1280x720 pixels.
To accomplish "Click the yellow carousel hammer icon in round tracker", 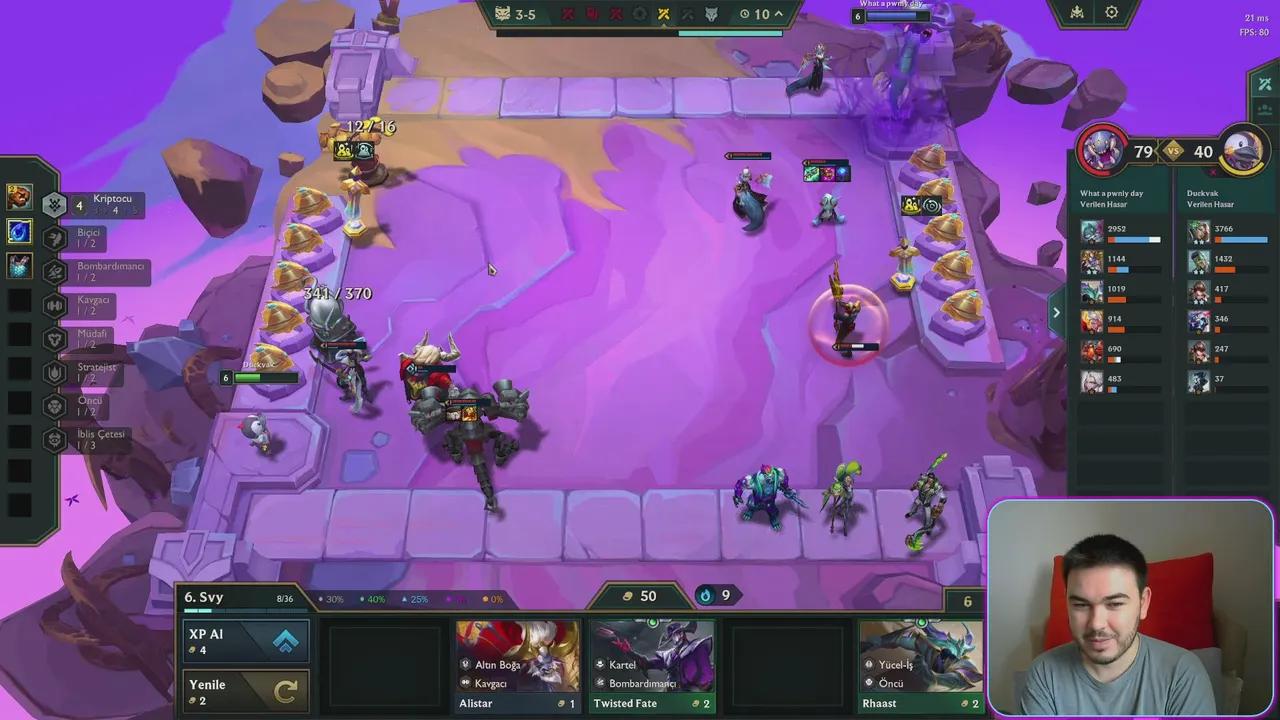I will [663, 14].
